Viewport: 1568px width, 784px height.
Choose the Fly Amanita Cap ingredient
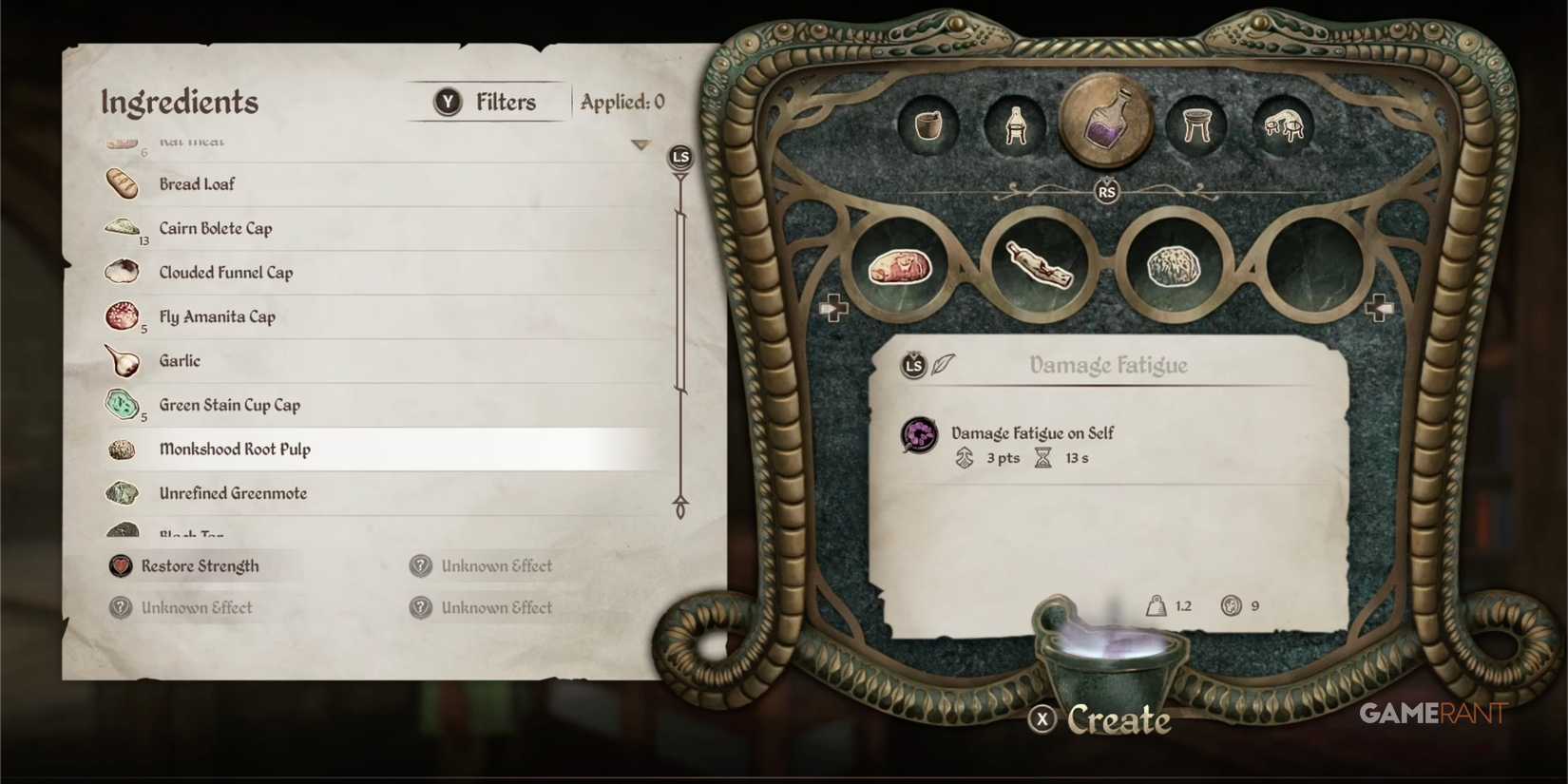click(217, 316)
